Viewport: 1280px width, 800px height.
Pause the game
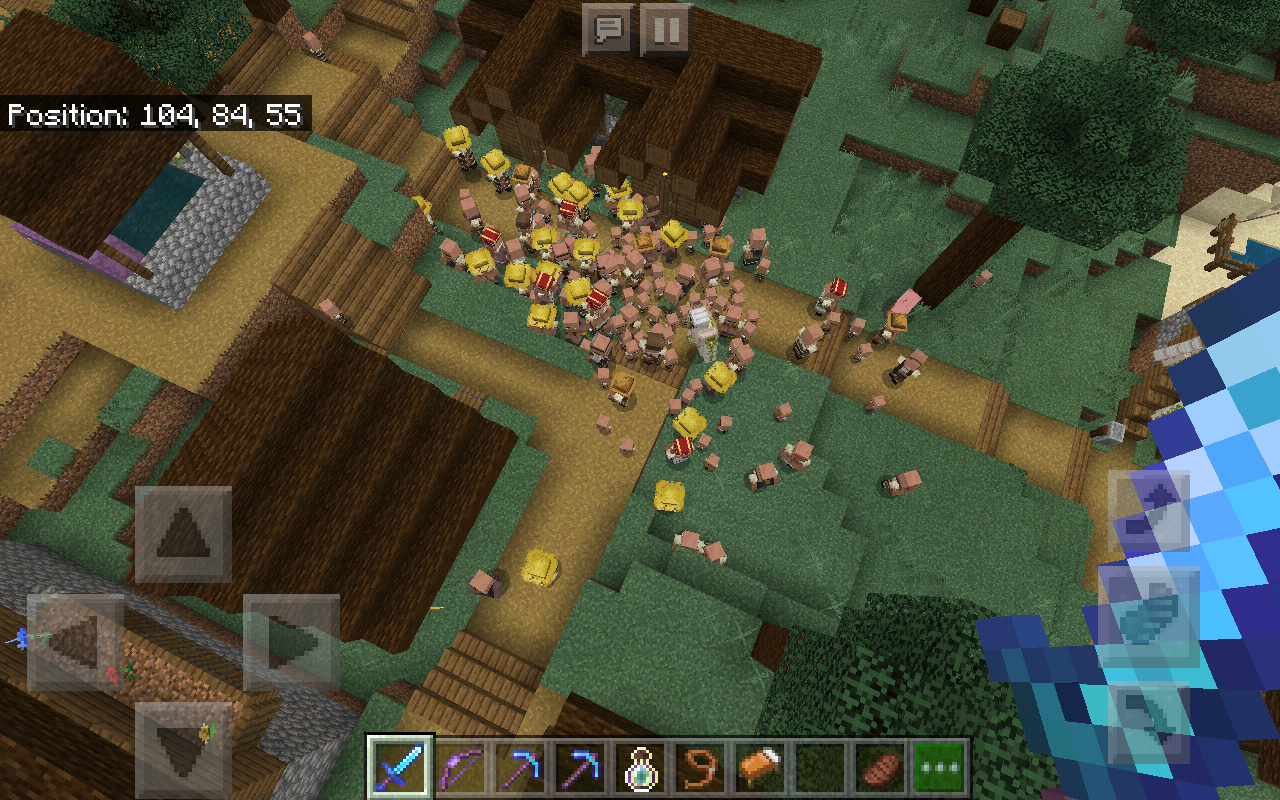[x=665, y=30]
